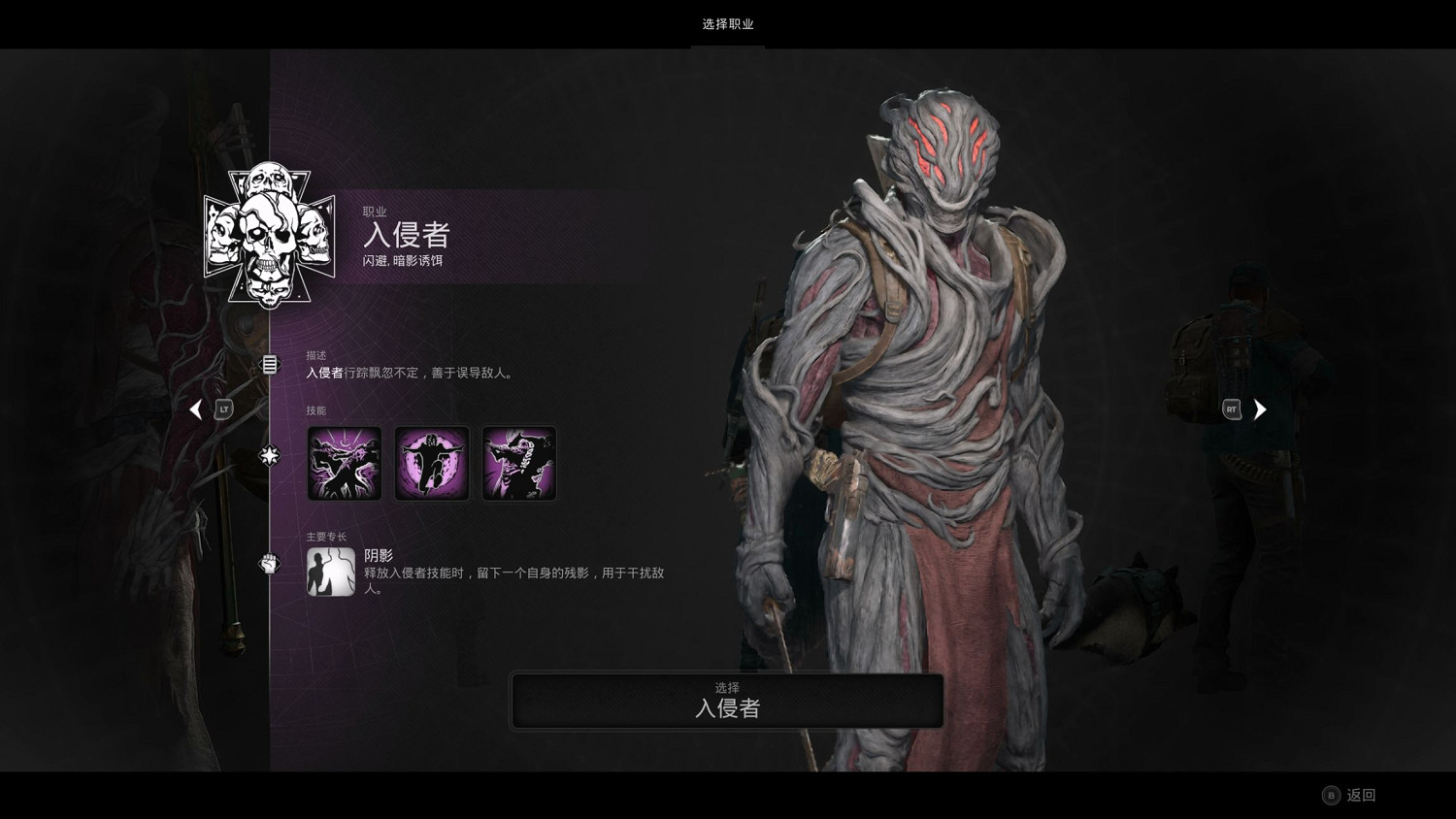Choose the middle skill icon with leaping figure
The height and width of the screenshot is (819, 1456).
[432, 464]
